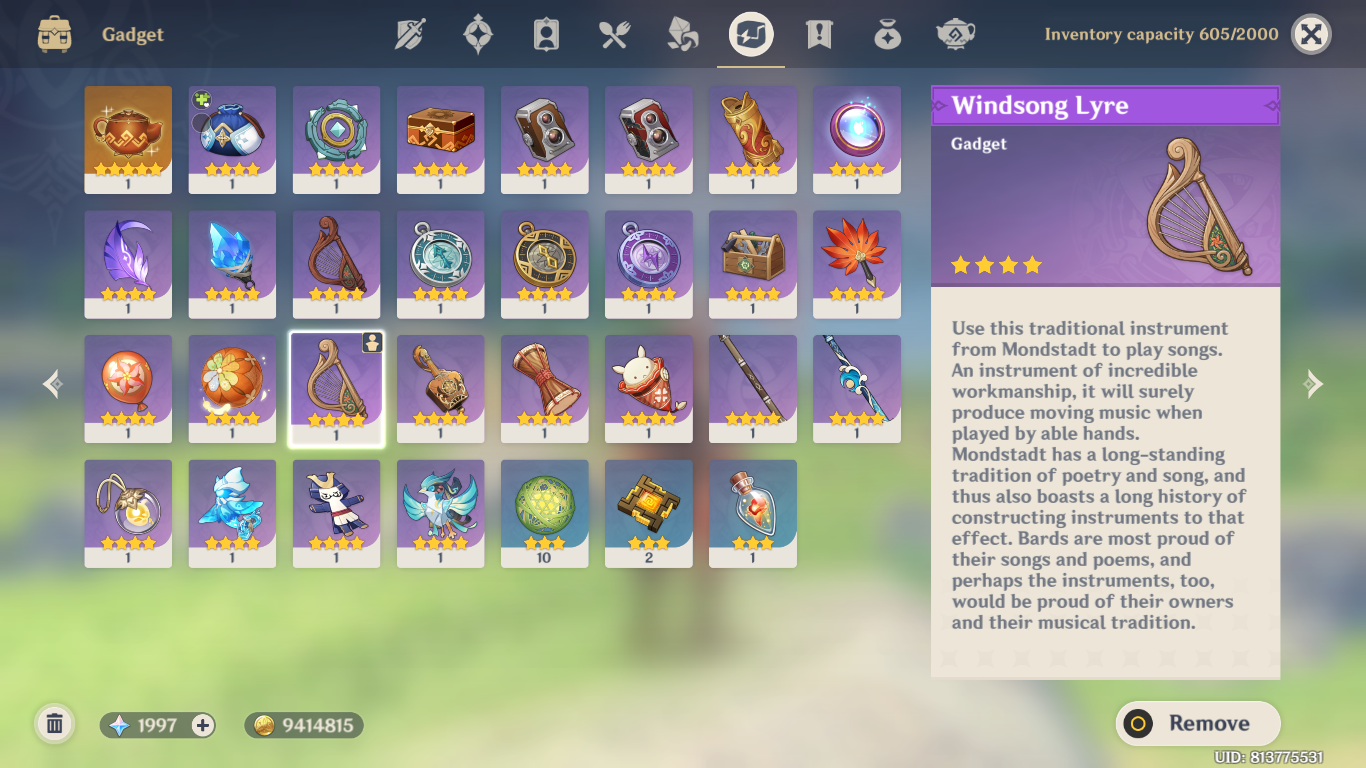1366x768 pixels.
Task: Choose the wooden toolbox gadget
Action: tap(752, 263)
